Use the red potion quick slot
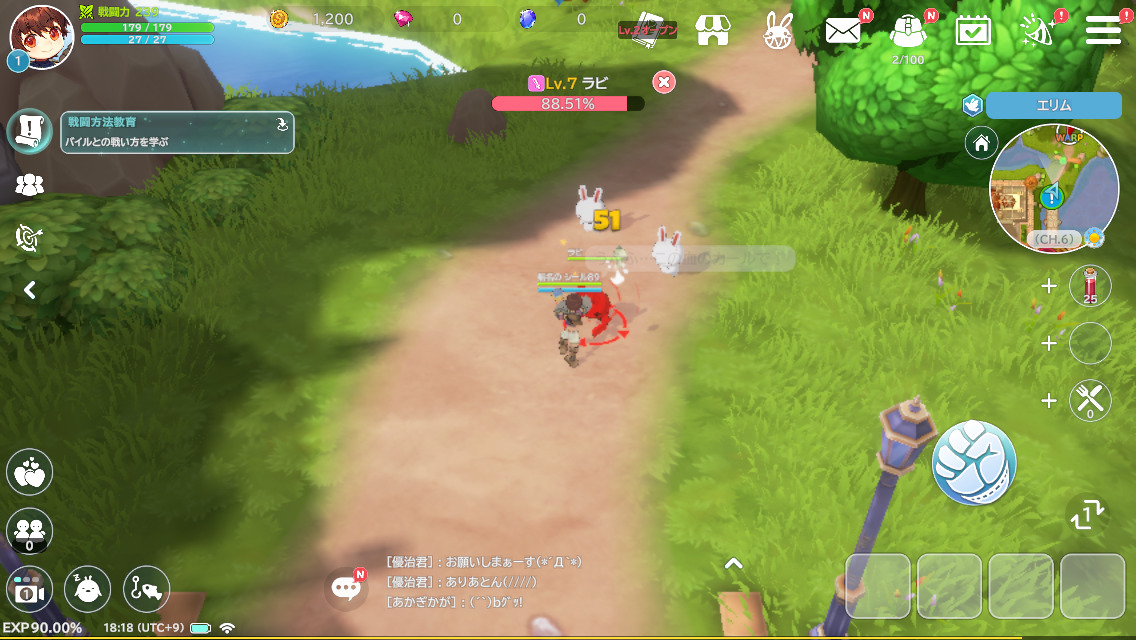The width and height of the screenshot is (1136, 640). coord(1090,286)
